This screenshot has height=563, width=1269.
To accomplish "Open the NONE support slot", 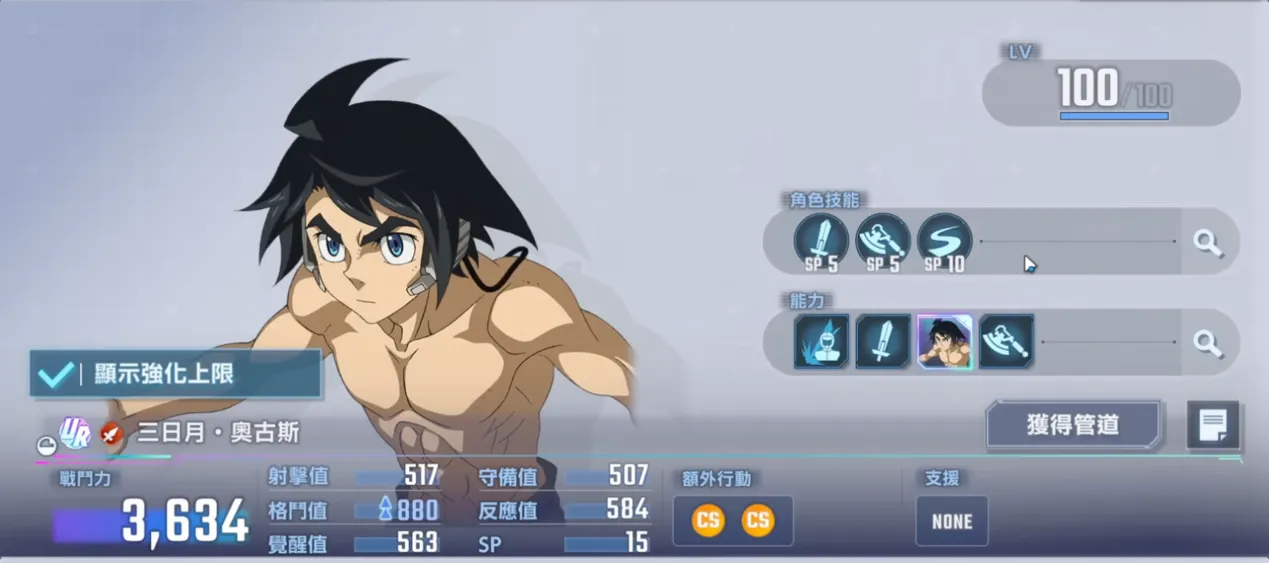I will pos(951,521).
